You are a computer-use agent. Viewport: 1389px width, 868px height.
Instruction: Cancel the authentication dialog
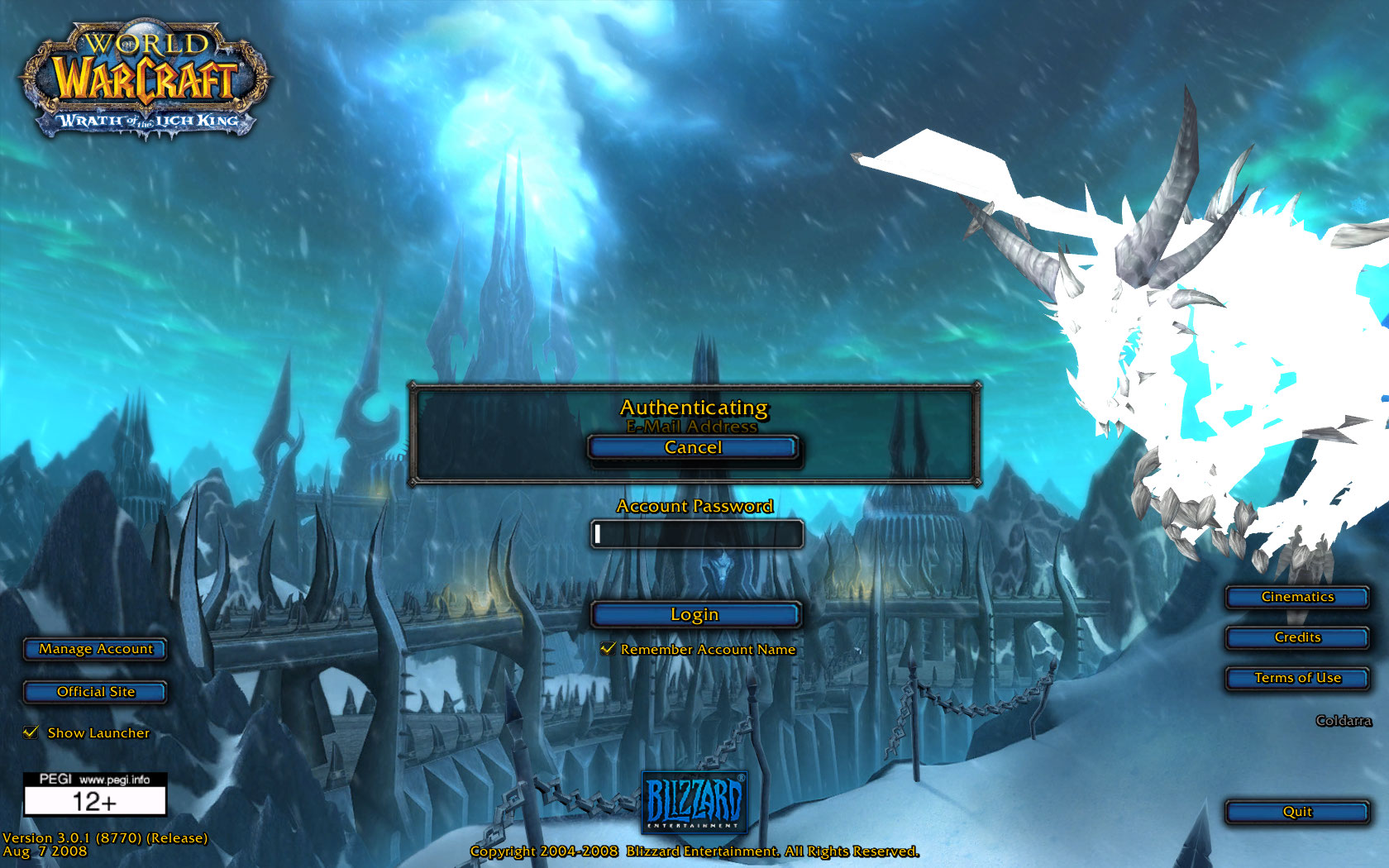click(693, 448)
